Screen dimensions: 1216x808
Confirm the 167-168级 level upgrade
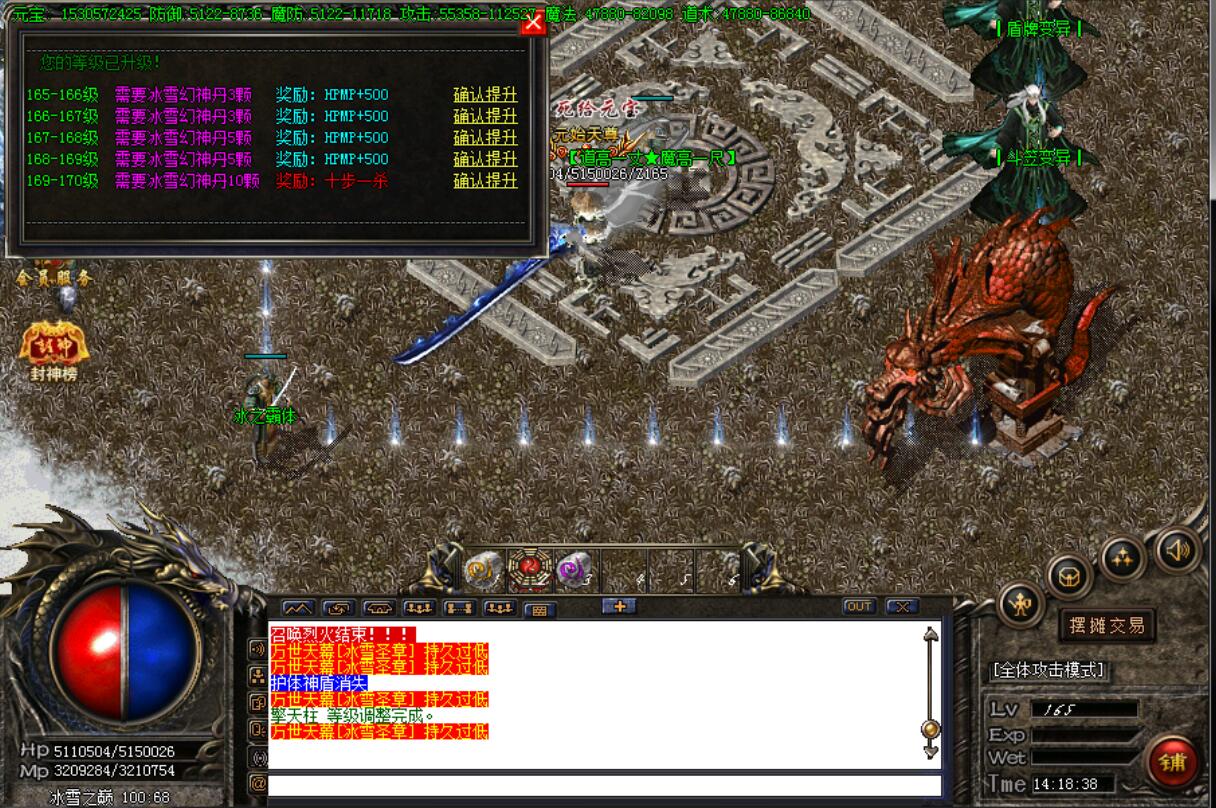click(x=485, y=138)
